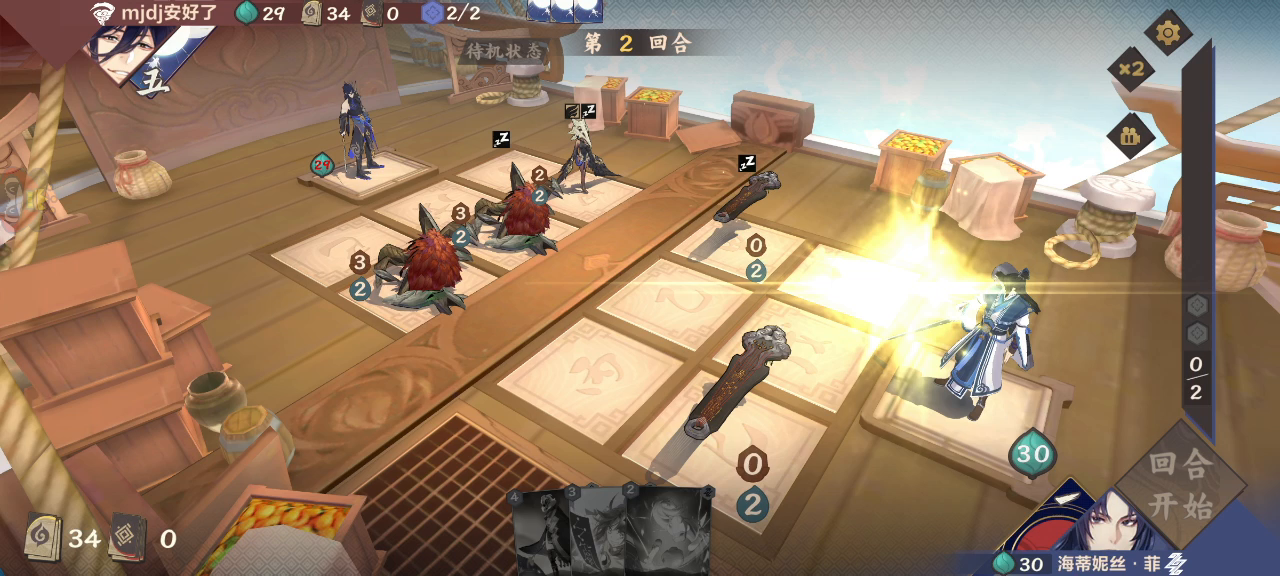This screenshot has width=1280, height=576.
Task: Select the cost-4 card in hand
Action: pos(538,530)
